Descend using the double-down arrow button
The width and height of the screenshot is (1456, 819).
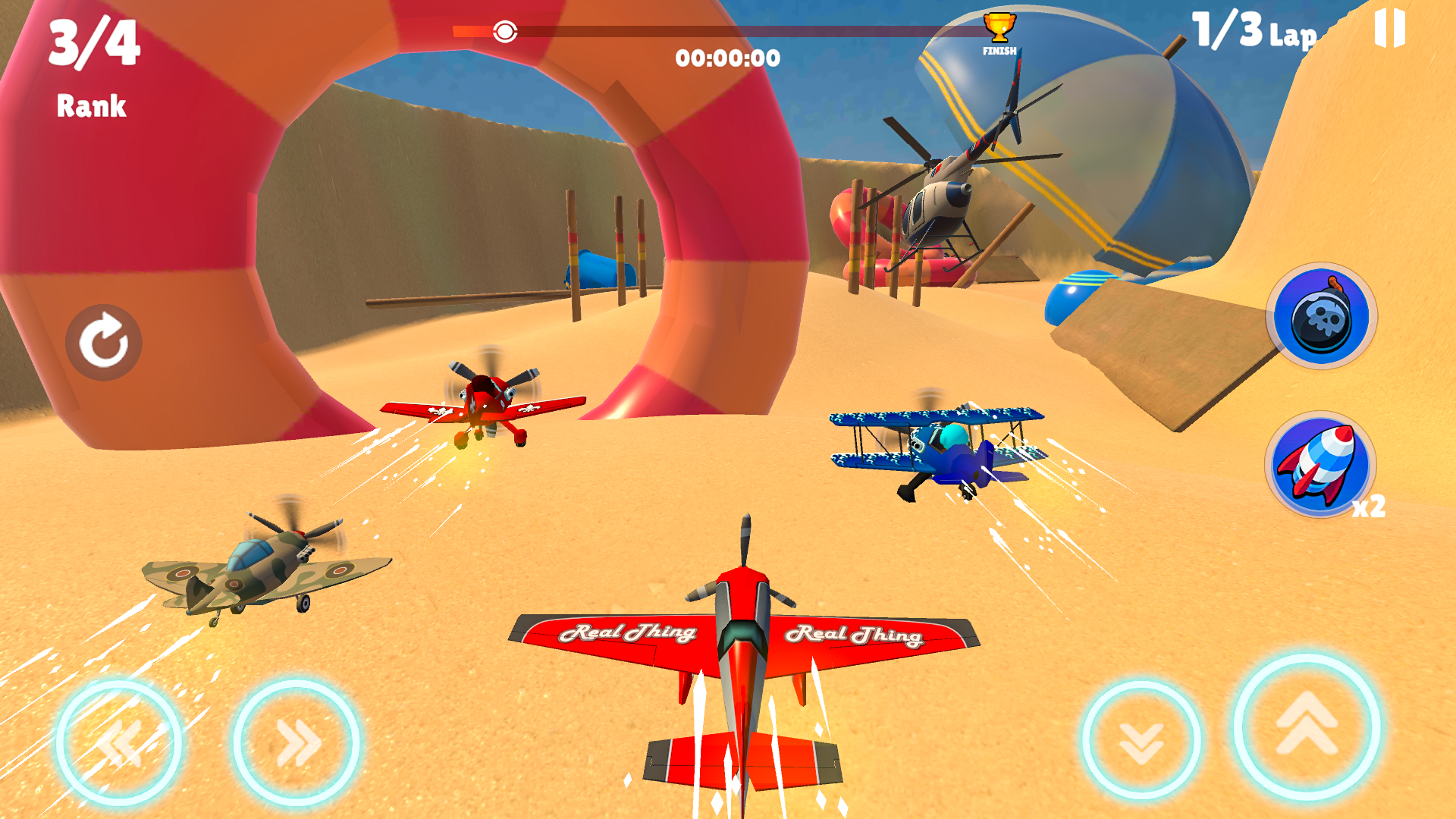[1141, 741]
